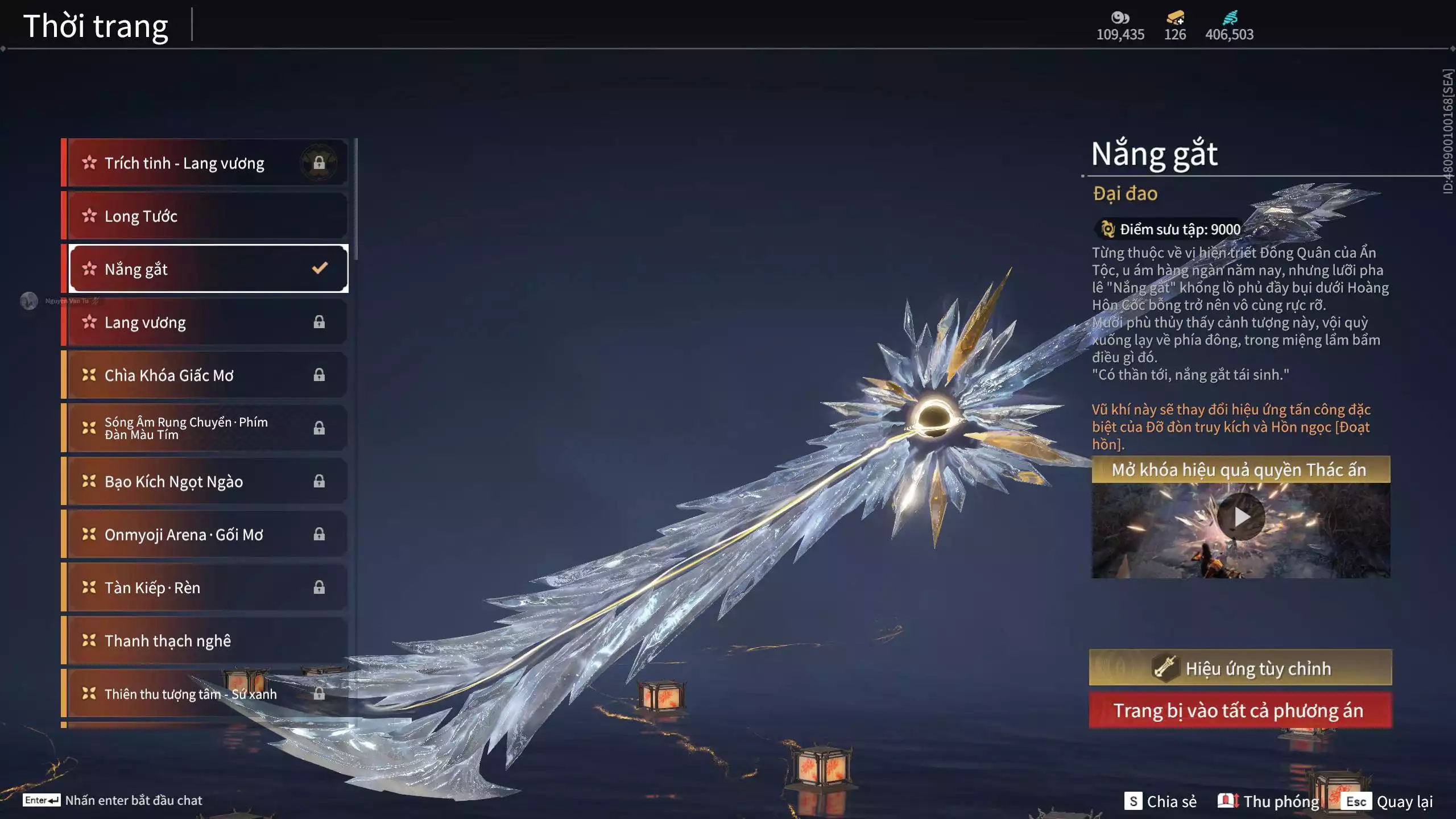Click the gold ticket currency icon

pos(1175,18)
